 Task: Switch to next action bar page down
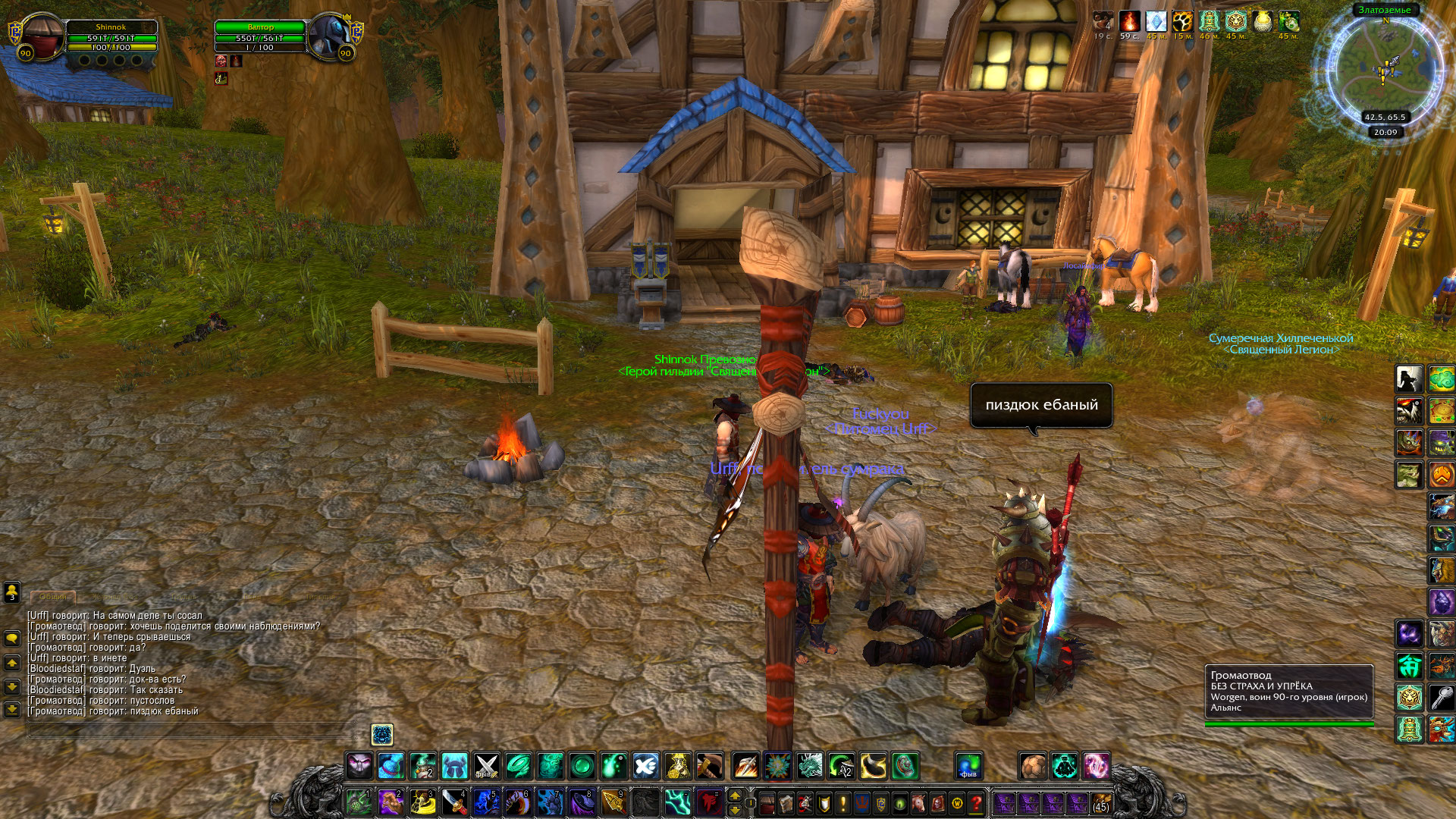[734, 810]
